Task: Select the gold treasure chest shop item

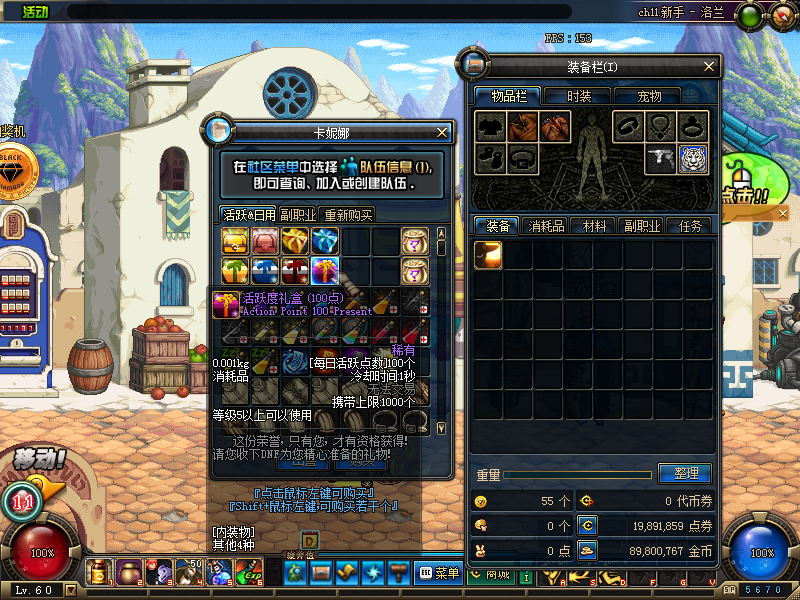Action: point(236,241)
